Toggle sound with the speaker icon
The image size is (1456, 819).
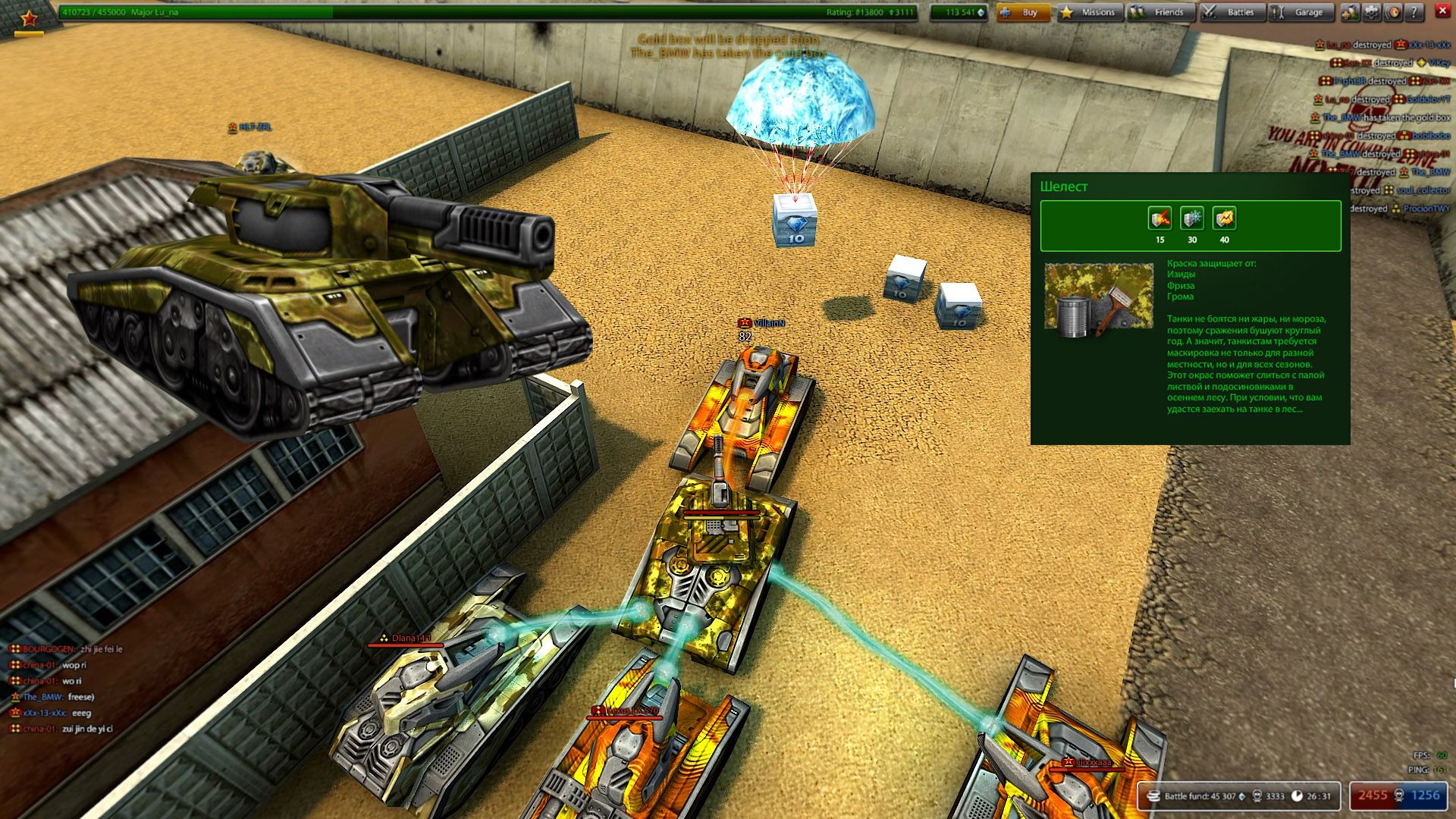click(x=1392, y=12)
